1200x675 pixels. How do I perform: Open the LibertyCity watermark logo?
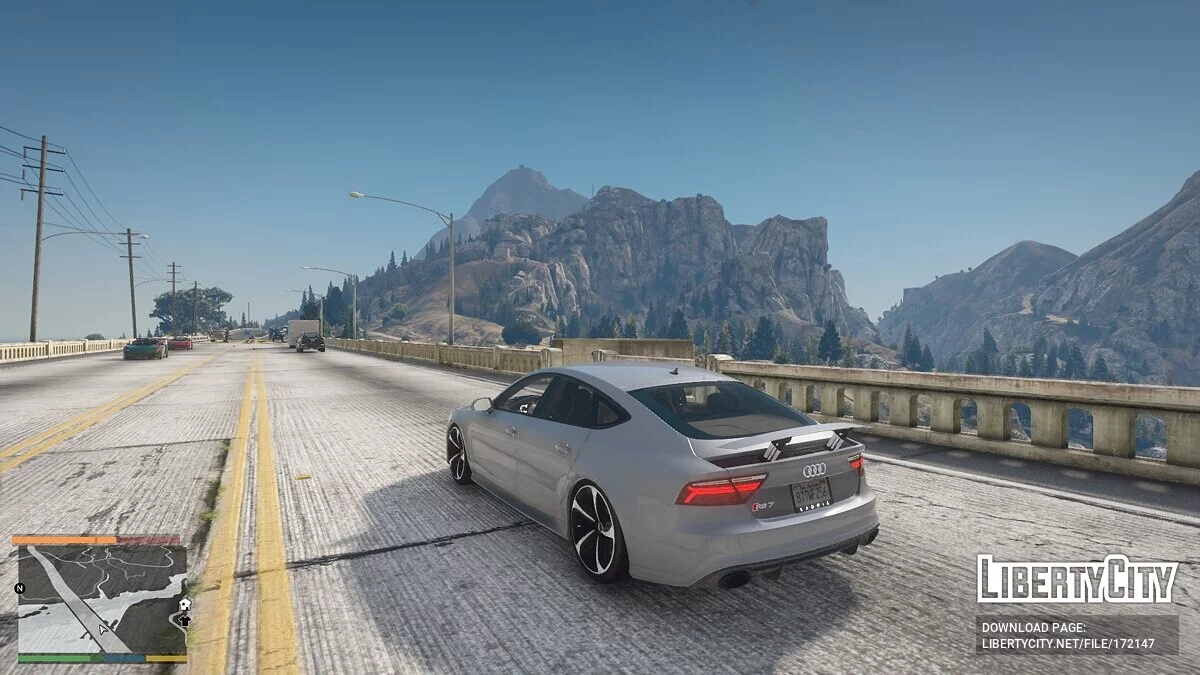coord(1077,579)
